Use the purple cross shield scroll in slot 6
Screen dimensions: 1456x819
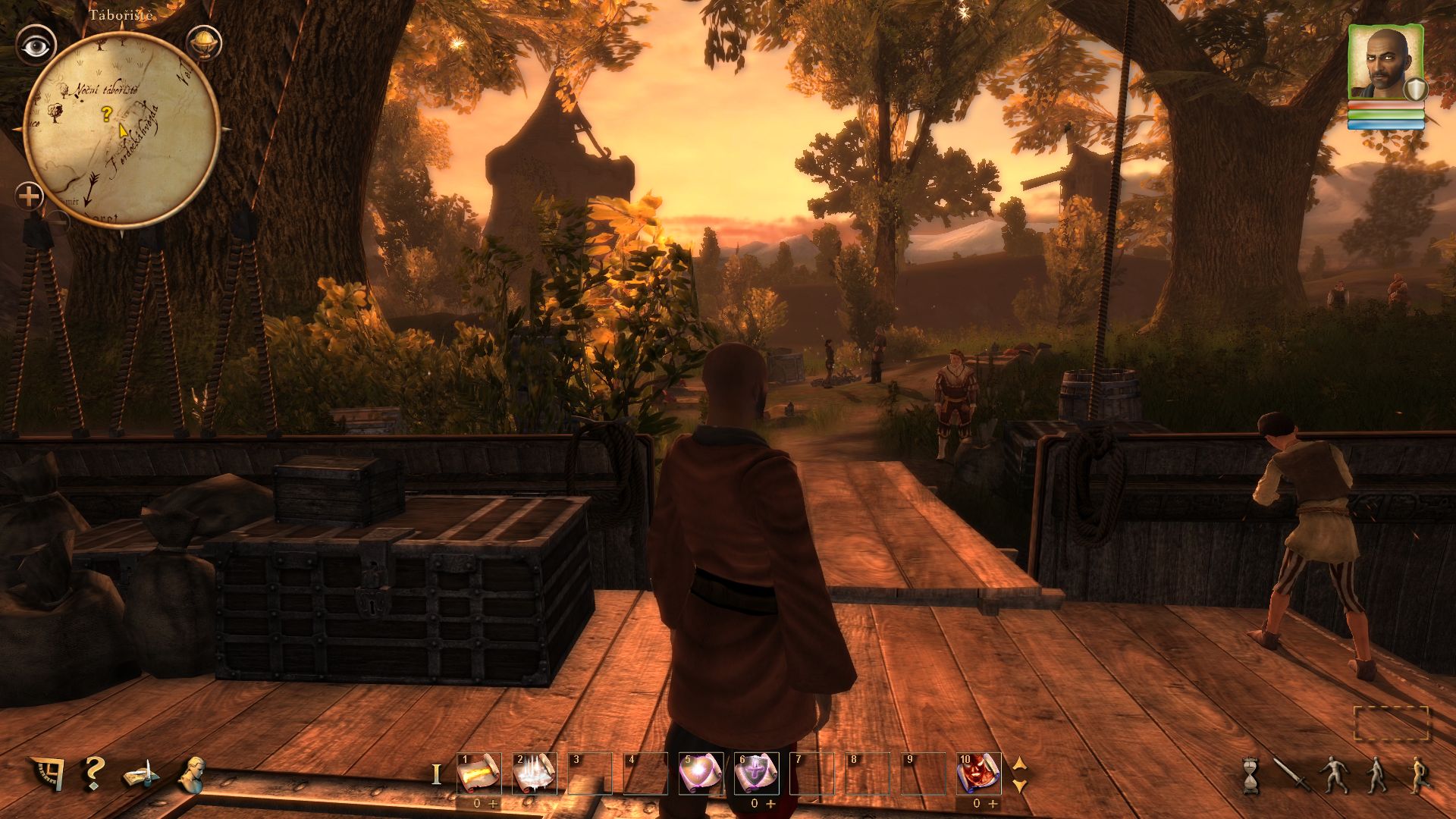pos(757,773)
